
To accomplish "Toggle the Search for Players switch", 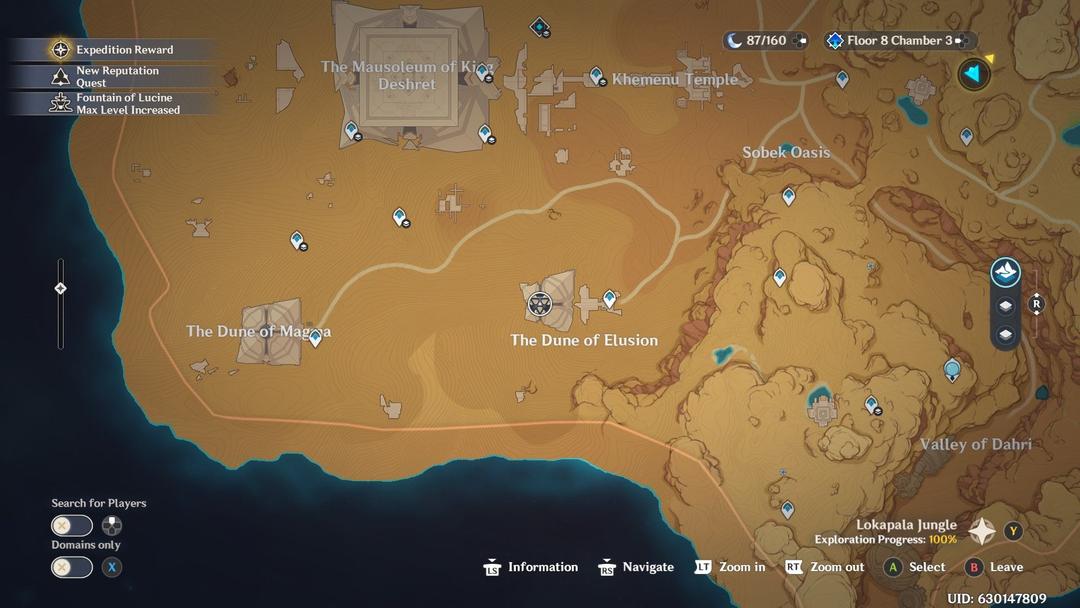I will pyautogui.click(x=72, y=525).
